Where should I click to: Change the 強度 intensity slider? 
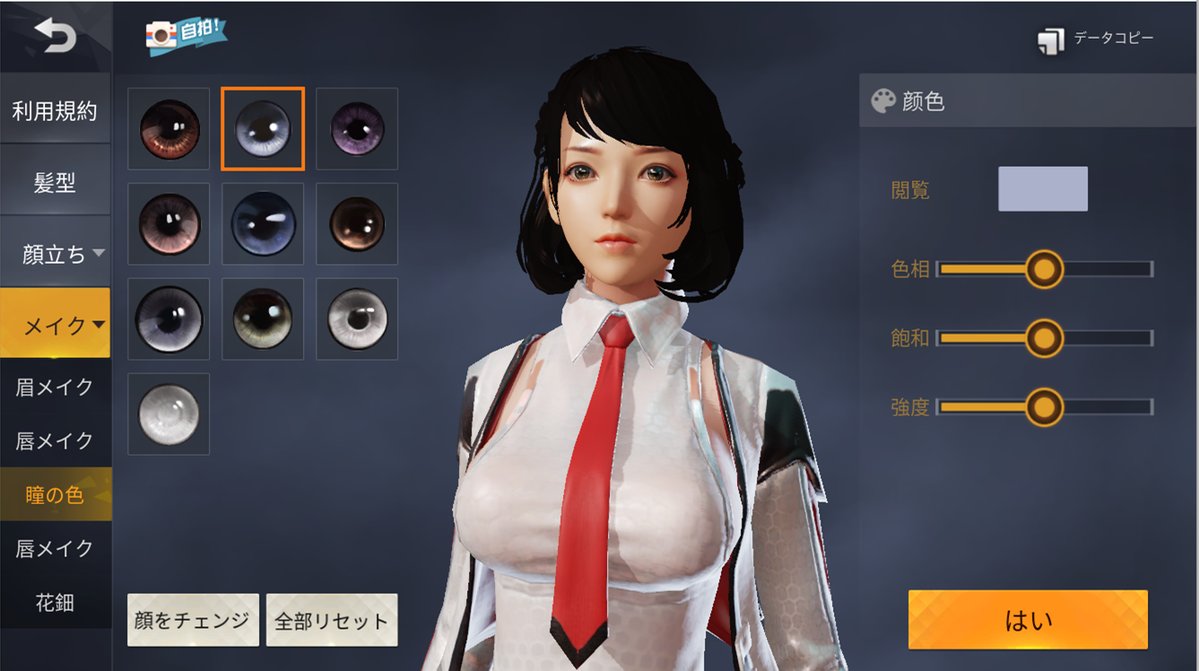[1044, 407]
